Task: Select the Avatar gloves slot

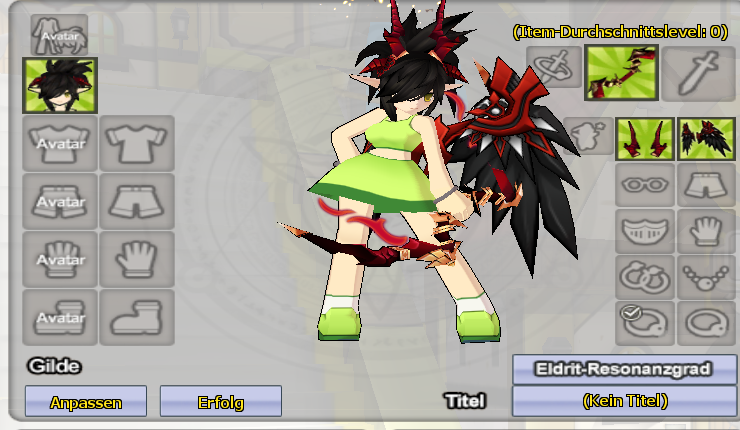Action: (x=60, y=260)
